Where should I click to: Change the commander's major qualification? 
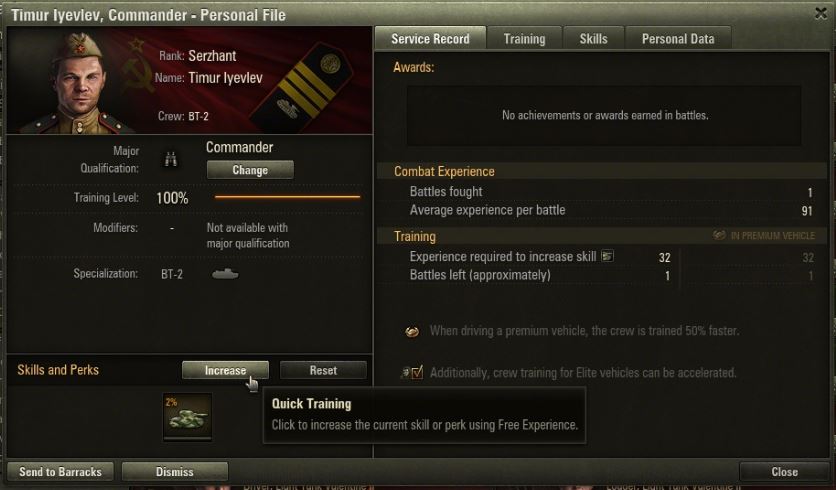[x=250, y=170]
